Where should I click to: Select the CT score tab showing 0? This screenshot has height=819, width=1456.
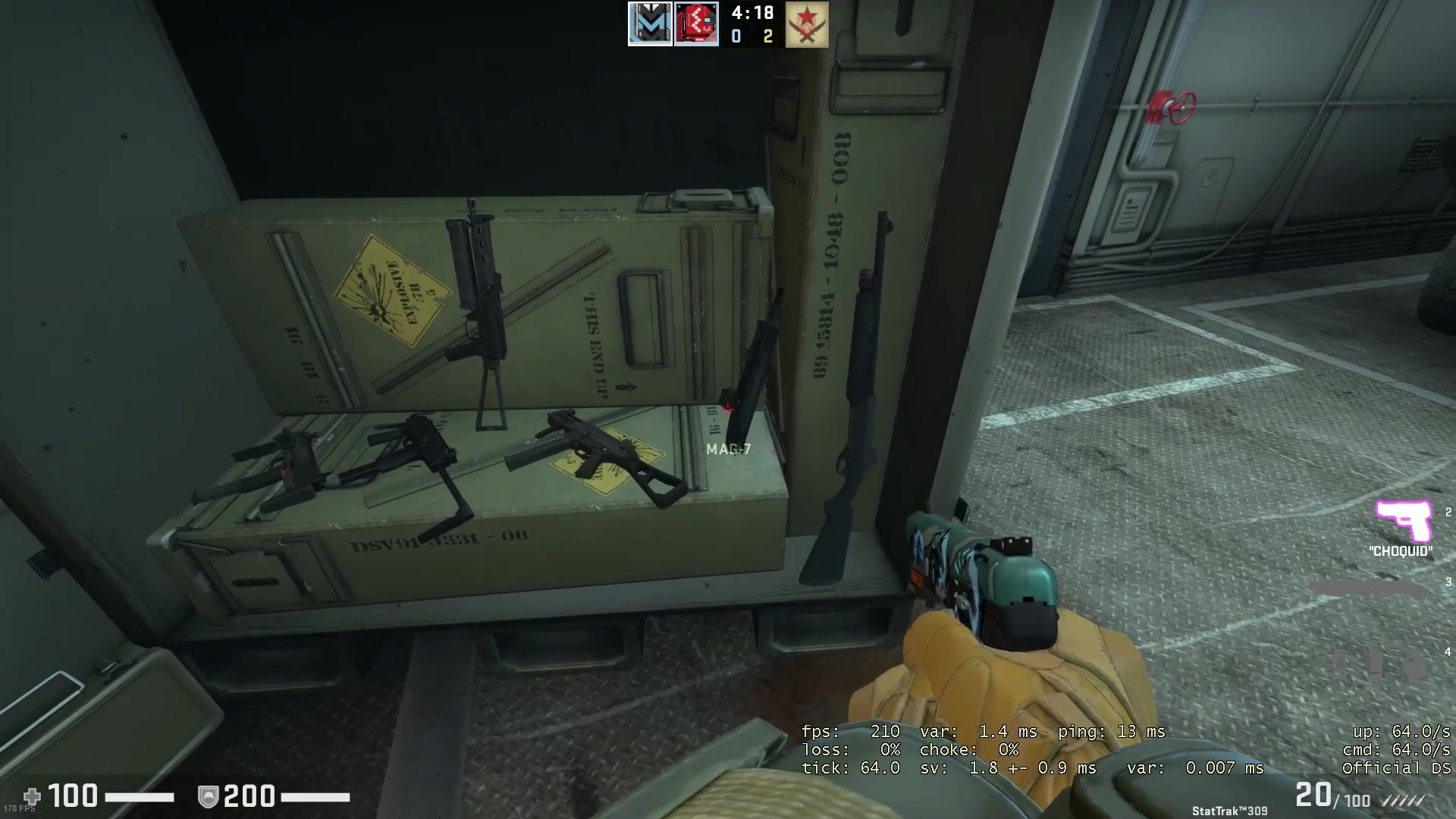click(x=735, y=36)
